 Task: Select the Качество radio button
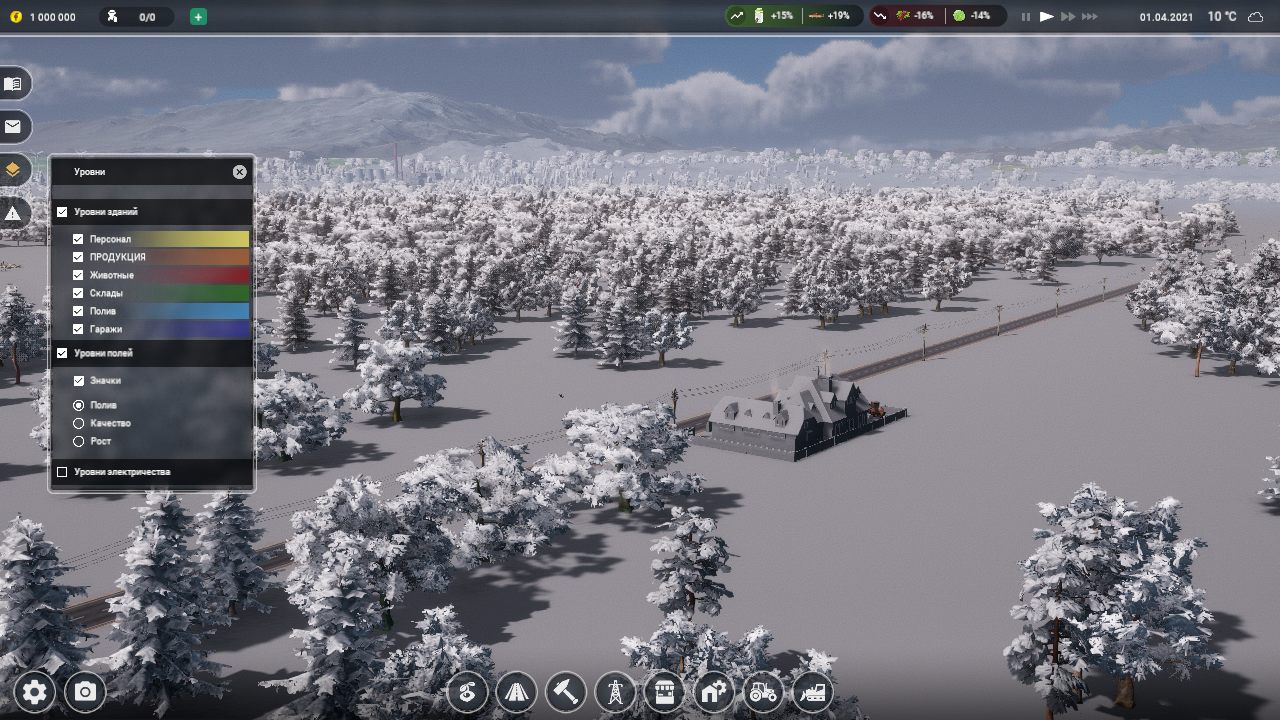(x=78, y=423)
